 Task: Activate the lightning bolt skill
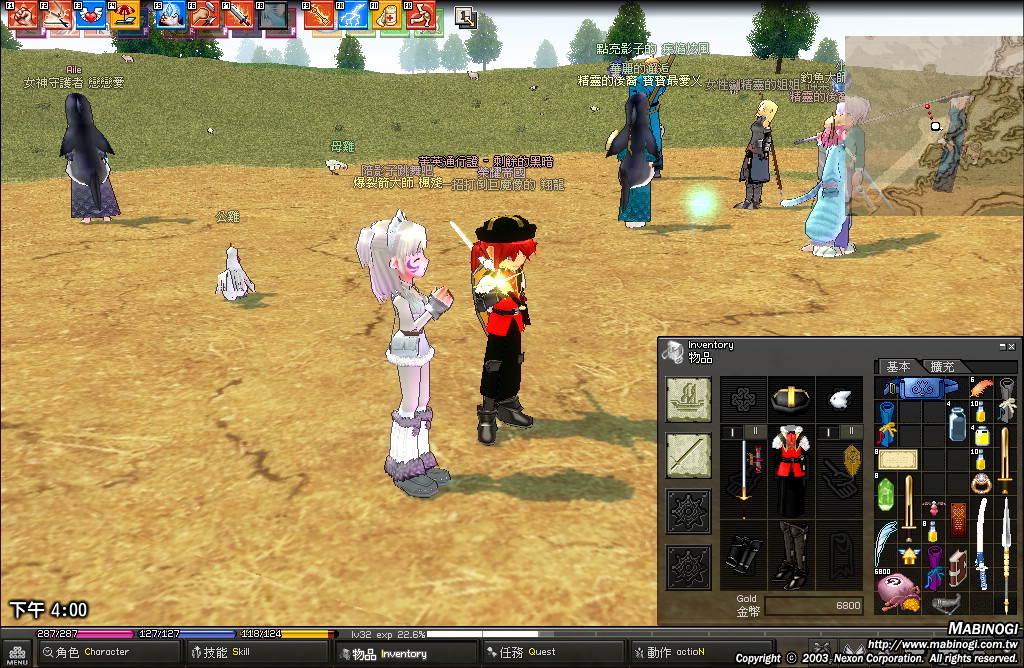point(351,14)
